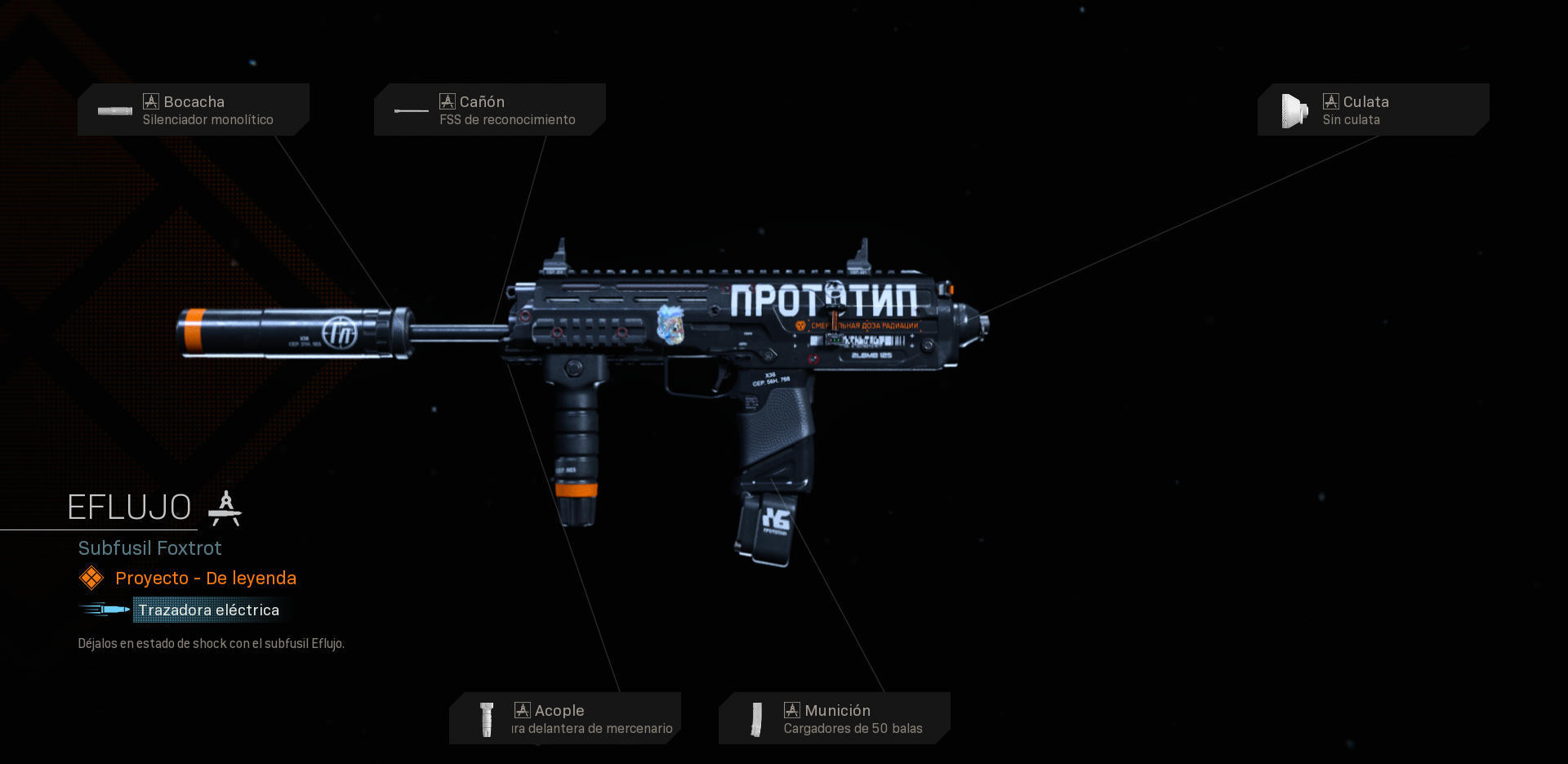Select the Silenciador monolítico muzzle icon
The width and height of the screenshot is (1568, 764).
pyautogui.click(x=114, y=110)
